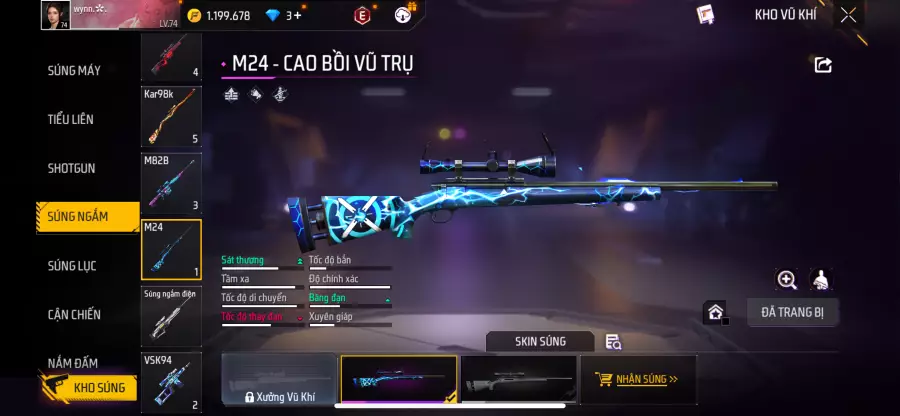This screenshot has width=900, height=416.
Task: Switch to the Súng Máy category
Action: (x=74, y=71)
